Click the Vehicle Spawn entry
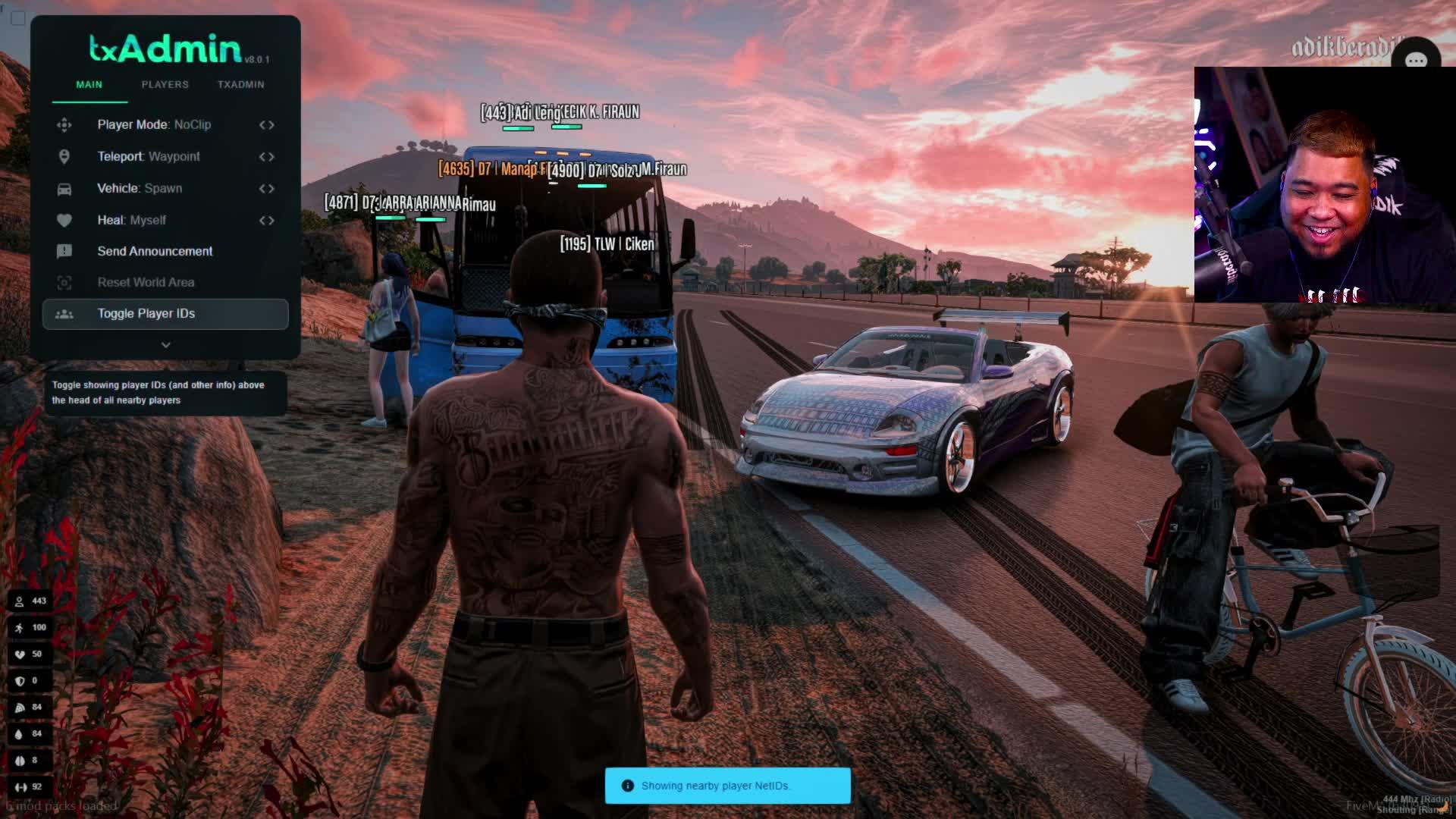This screenshot has height=819, width=1456. click(140, 188)
